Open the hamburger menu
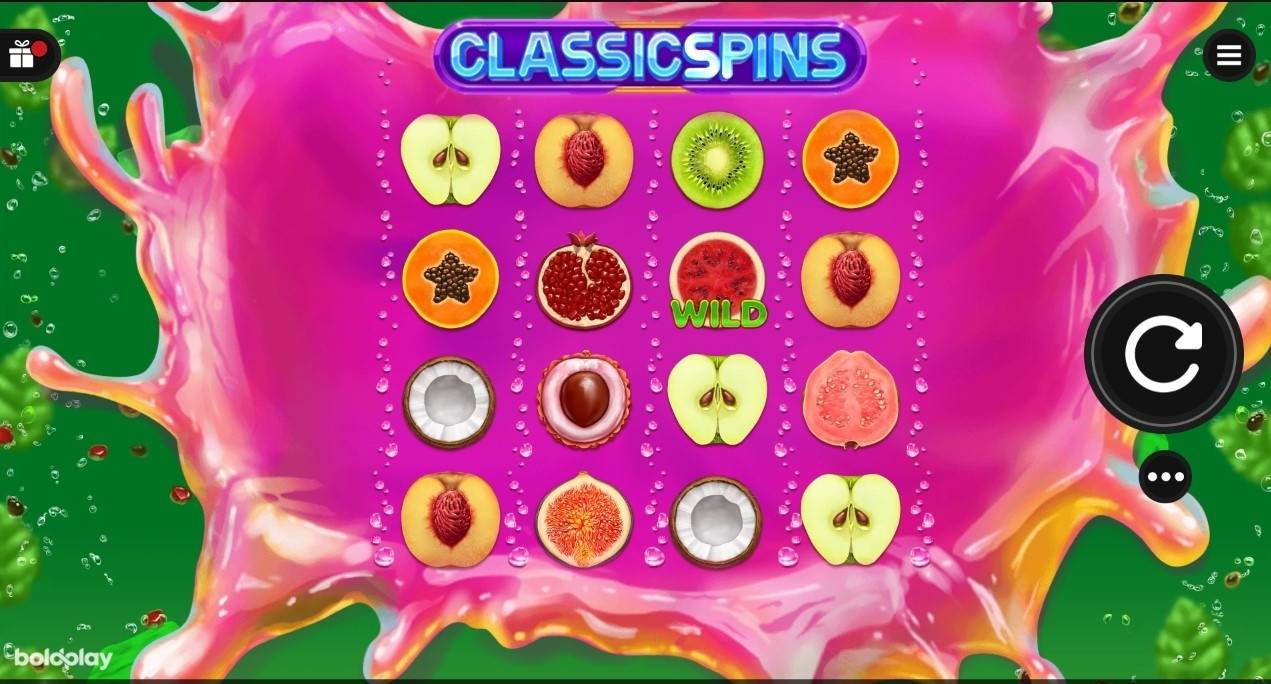Viewport: 1271px width, 684px height. tap(1229, 56)
